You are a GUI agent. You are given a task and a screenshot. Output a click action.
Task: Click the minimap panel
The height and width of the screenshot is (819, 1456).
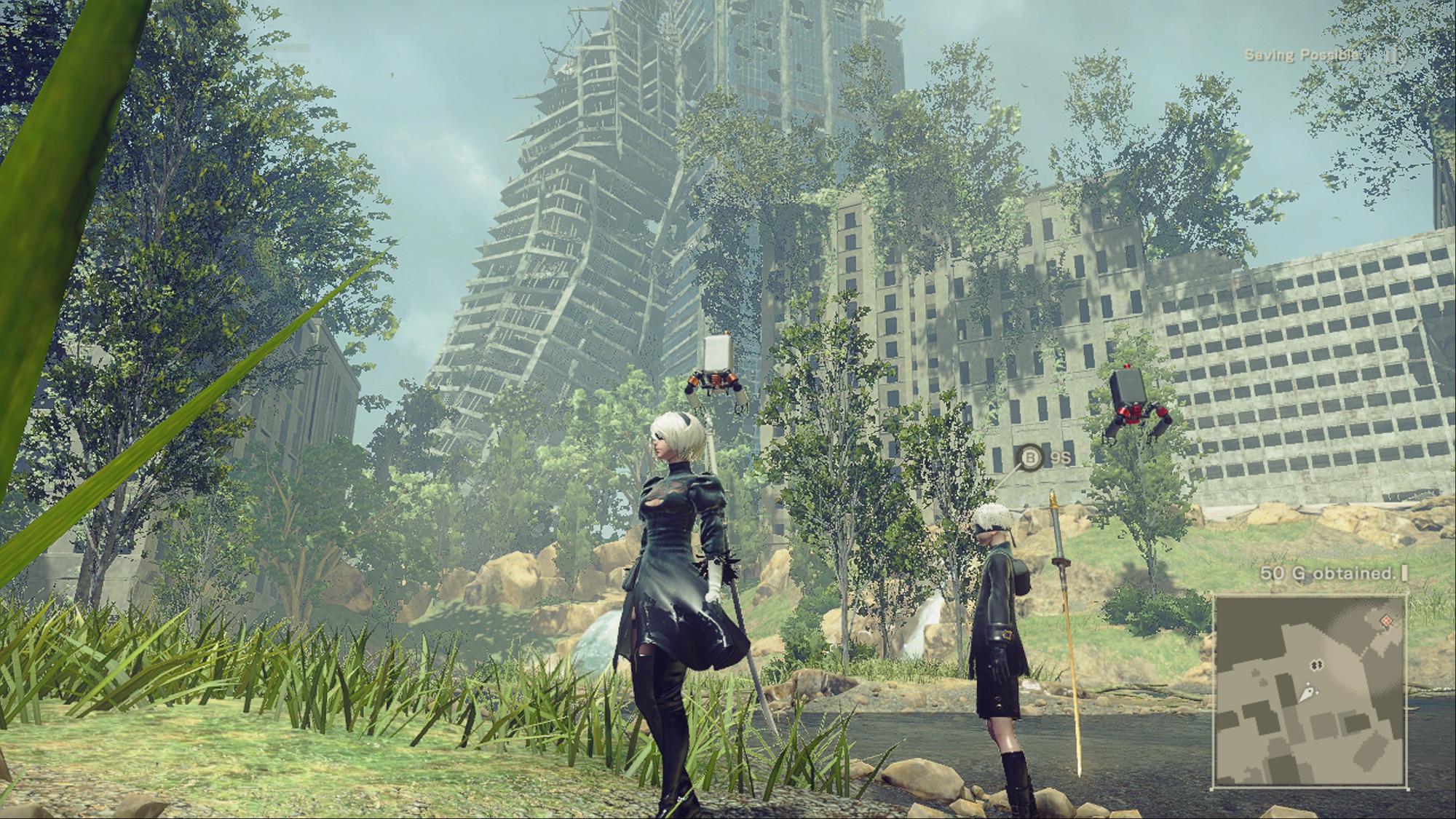click(x=1310, y=690)
